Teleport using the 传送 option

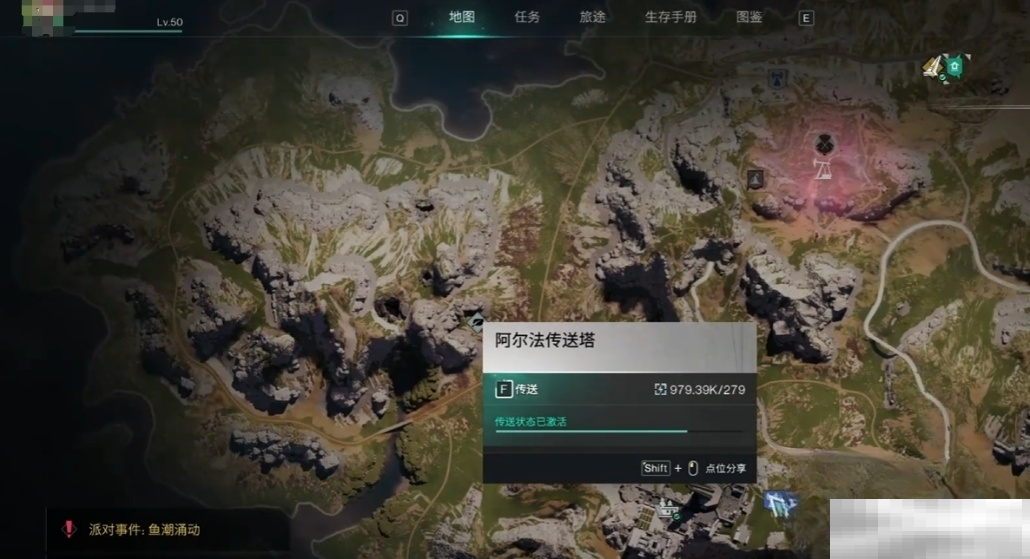pyautogui.click(x=518, y=389)
